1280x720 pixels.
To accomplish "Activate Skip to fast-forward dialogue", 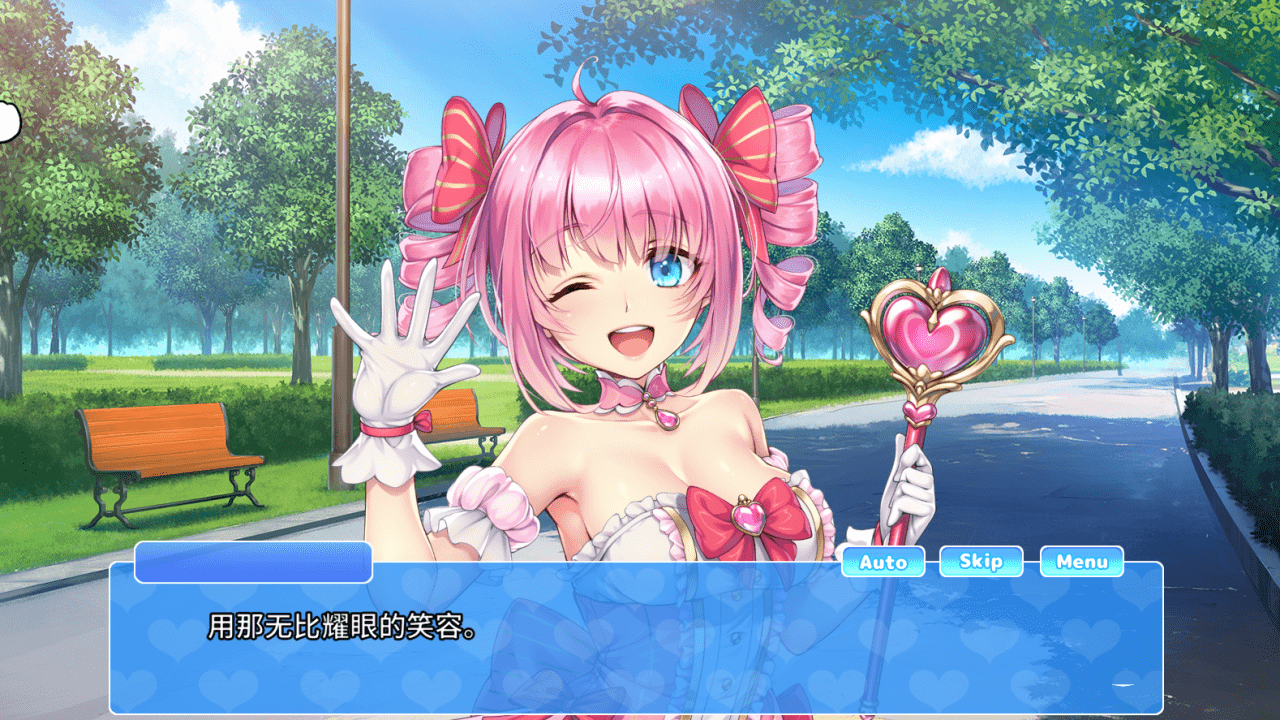I will click(x=979, y=562).
